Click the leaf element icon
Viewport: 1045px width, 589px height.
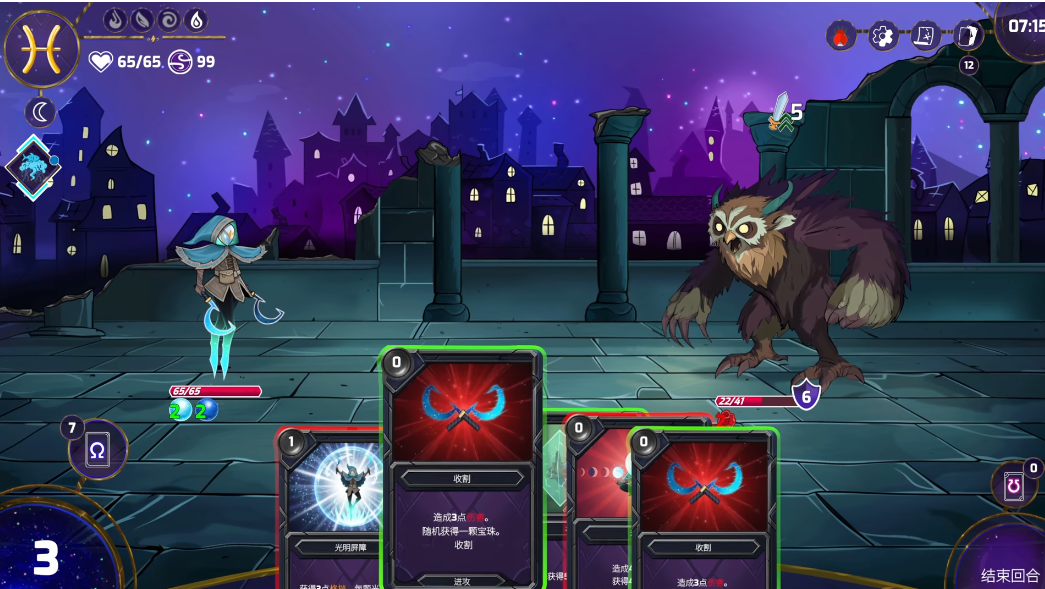(143, 20)
